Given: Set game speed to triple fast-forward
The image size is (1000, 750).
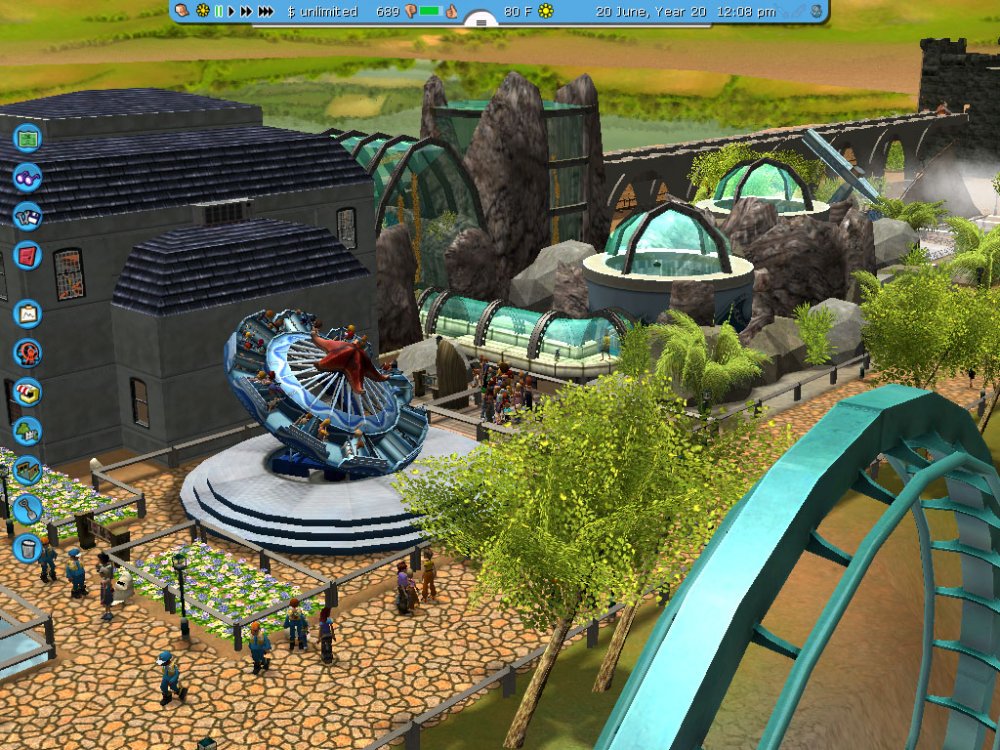Looking at the screenshot, I should point(265,11).
